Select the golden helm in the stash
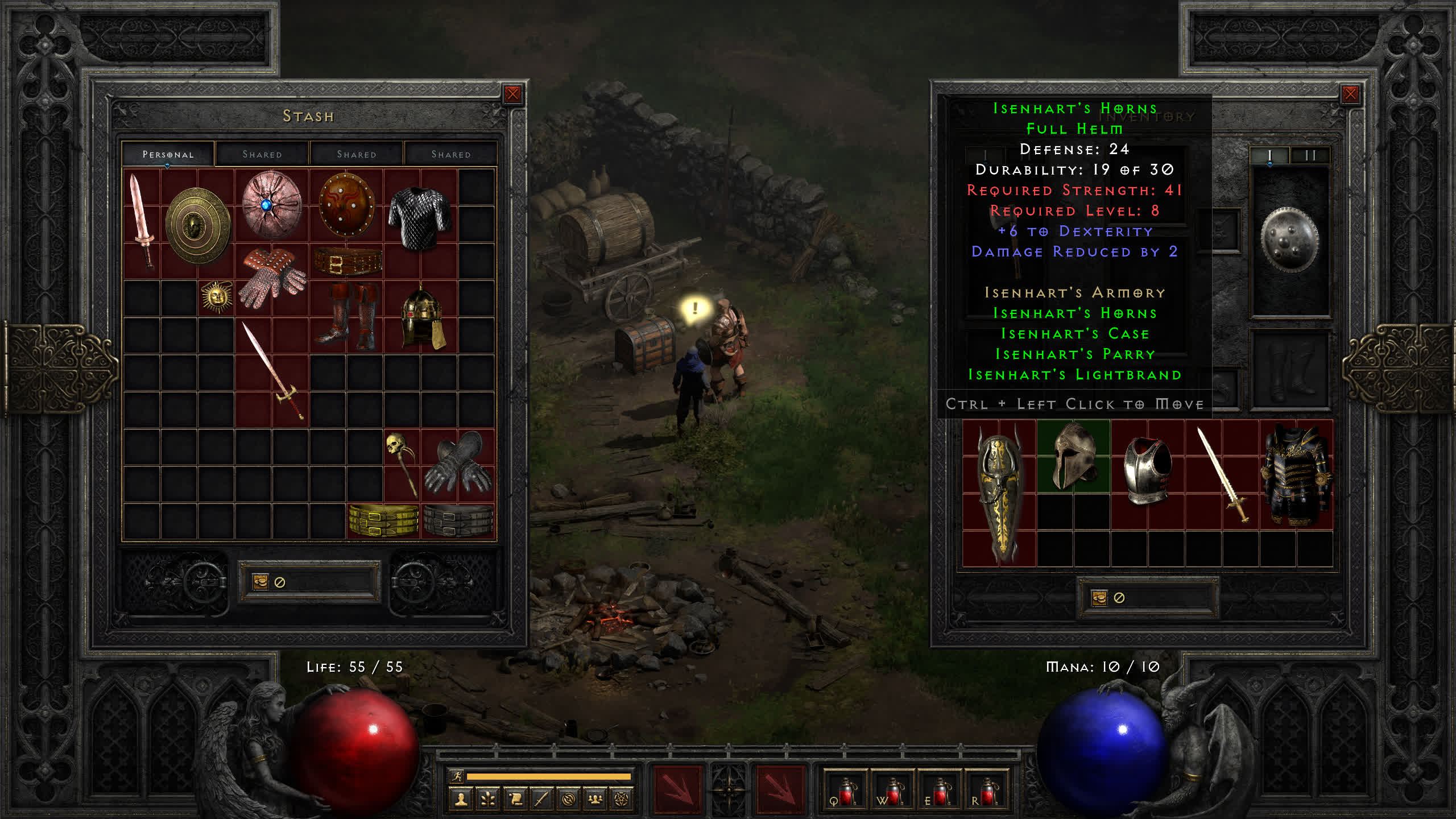Viewport: 1456px width, 819px height. coord(421,317)
